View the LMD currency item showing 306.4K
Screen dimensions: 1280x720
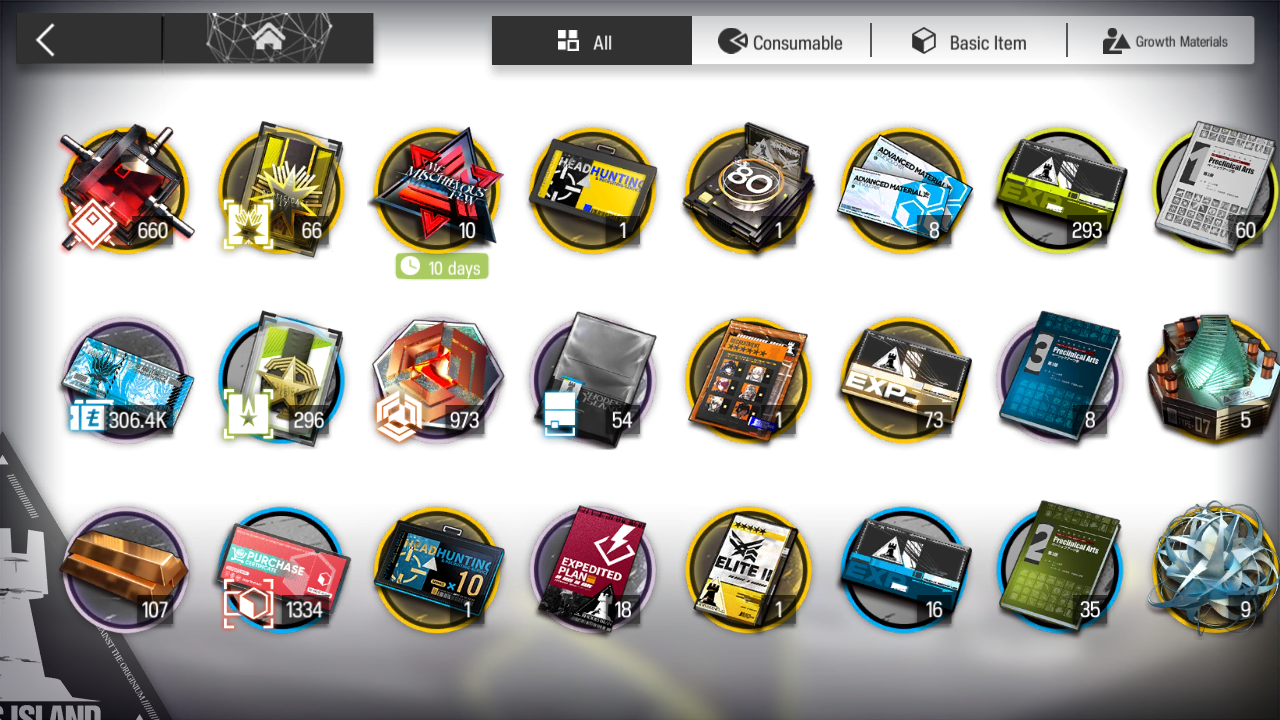coord(124,380)
